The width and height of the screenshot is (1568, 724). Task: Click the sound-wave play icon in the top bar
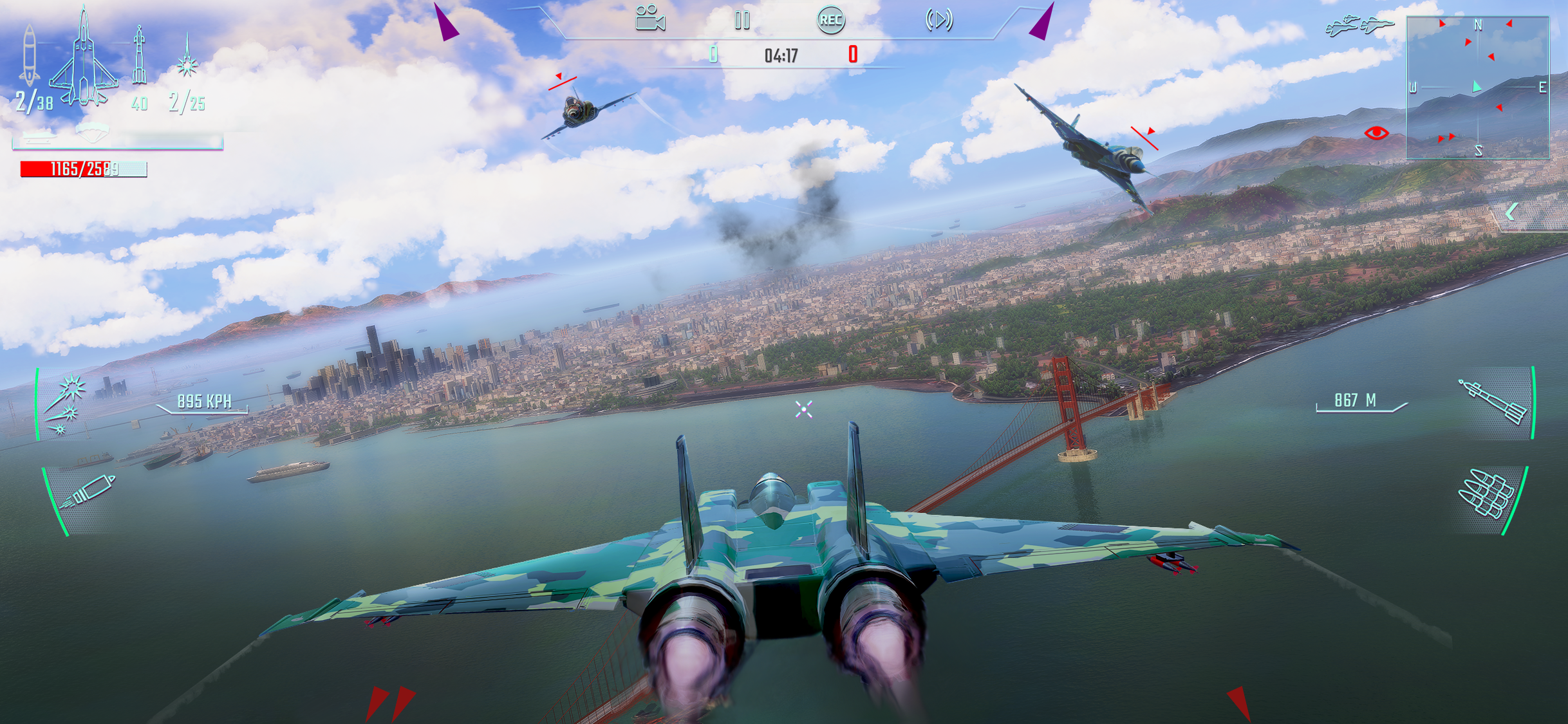[939, 20]
